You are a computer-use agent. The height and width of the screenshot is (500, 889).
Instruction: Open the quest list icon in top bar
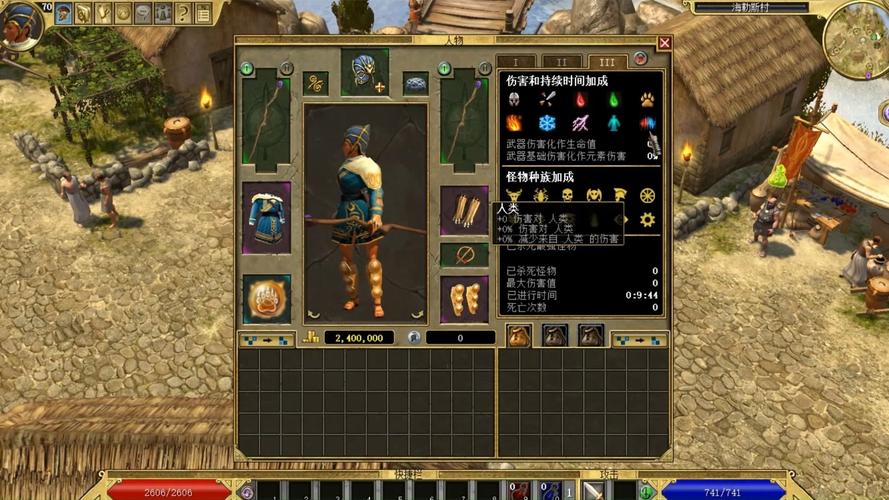coord(203,13)
